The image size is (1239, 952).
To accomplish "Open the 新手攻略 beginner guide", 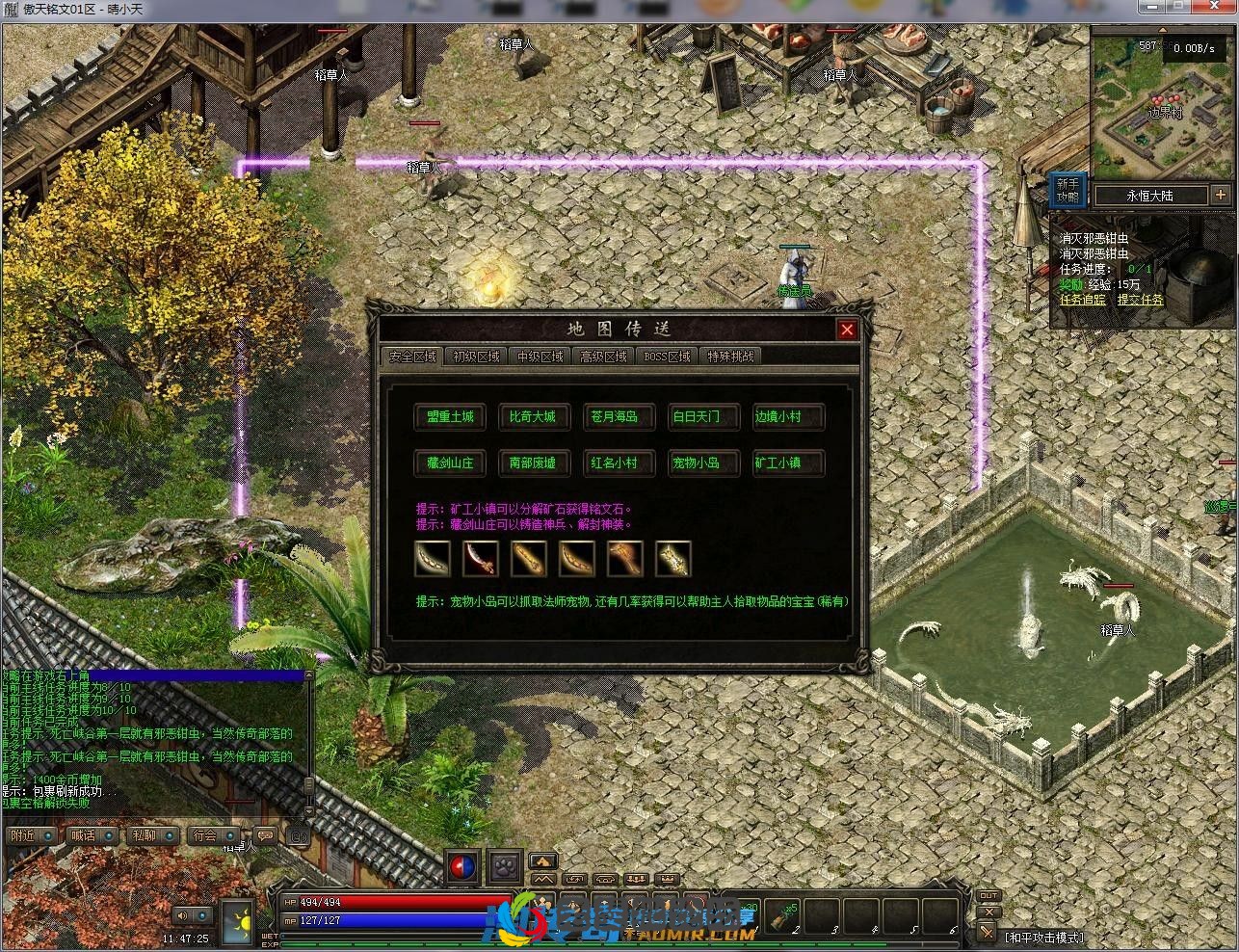I will point(1068,190).
